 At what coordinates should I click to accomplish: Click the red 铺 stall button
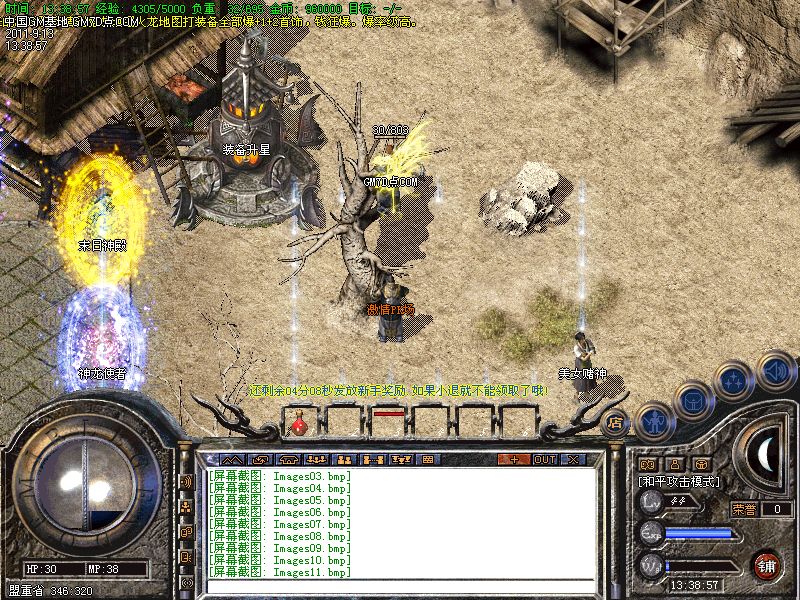coord(767,565)
